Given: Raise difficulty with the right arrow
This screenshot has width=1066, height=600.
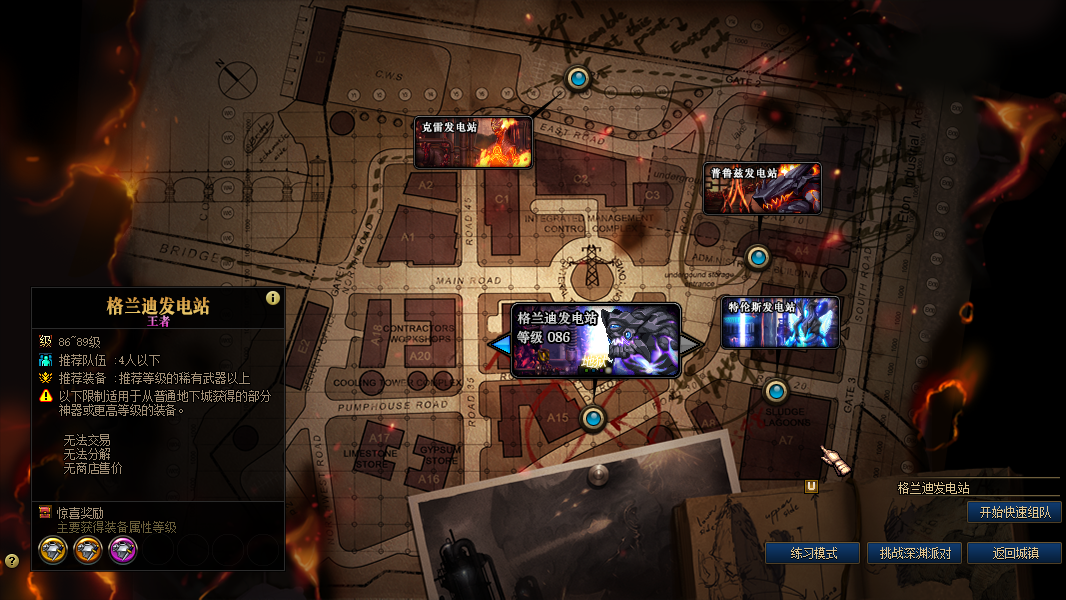Looking at the screenshot, I should coord(692,344).
